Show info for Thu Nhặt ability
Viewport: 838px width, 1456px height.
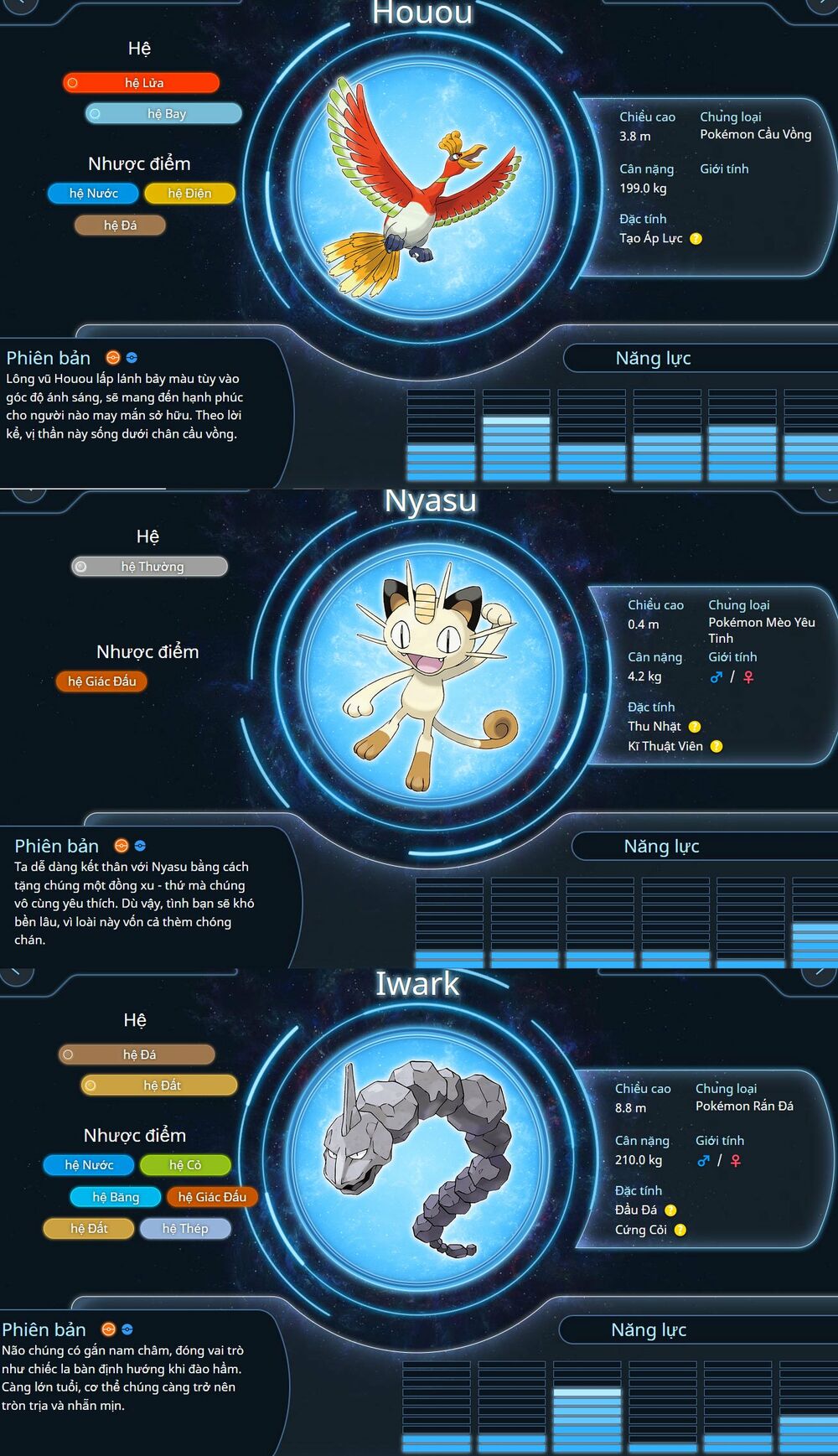point(695,727)
